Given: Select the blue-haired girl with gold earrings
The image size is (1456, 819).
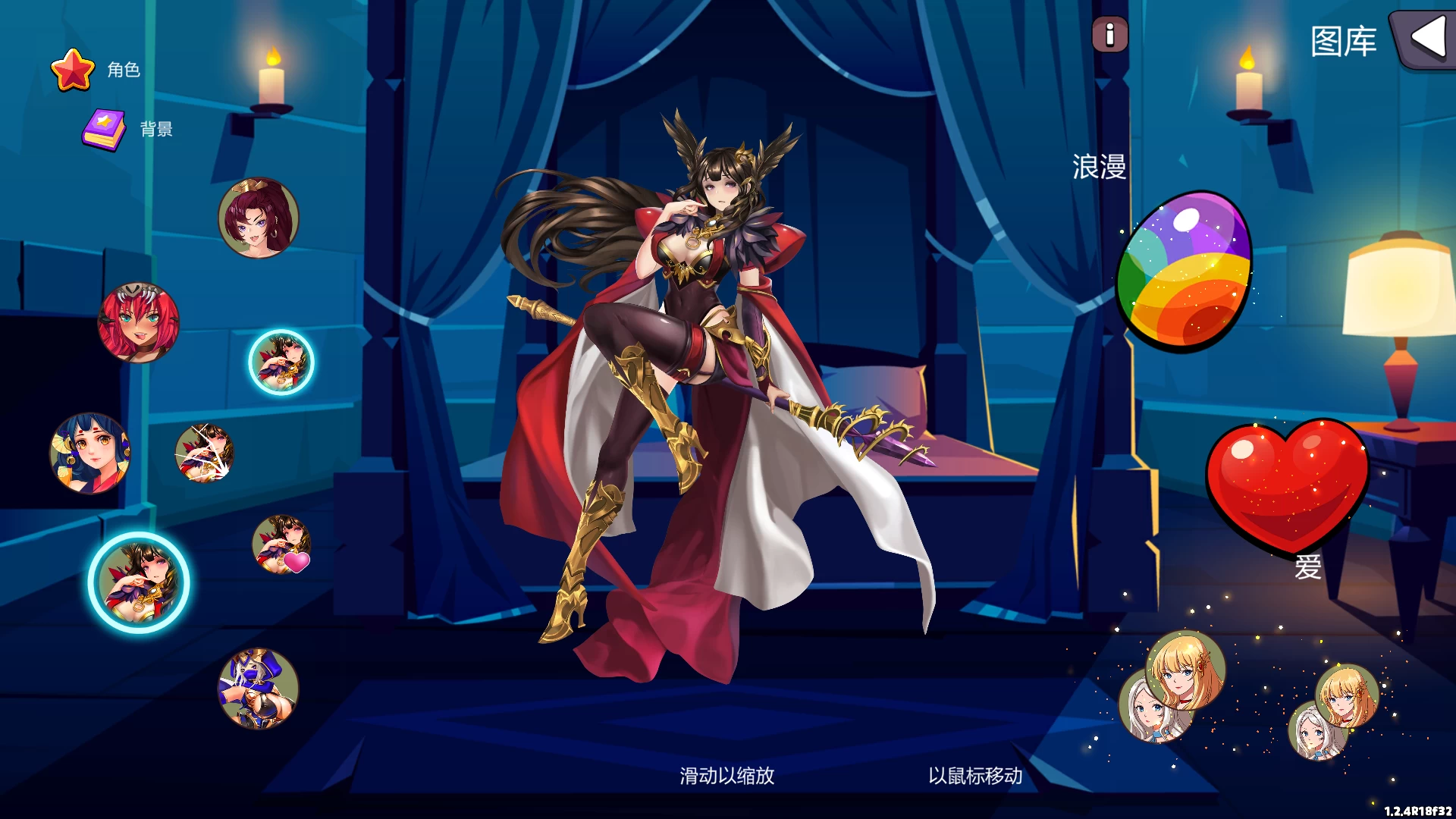Looking at the screenshot, I should 91,452.
